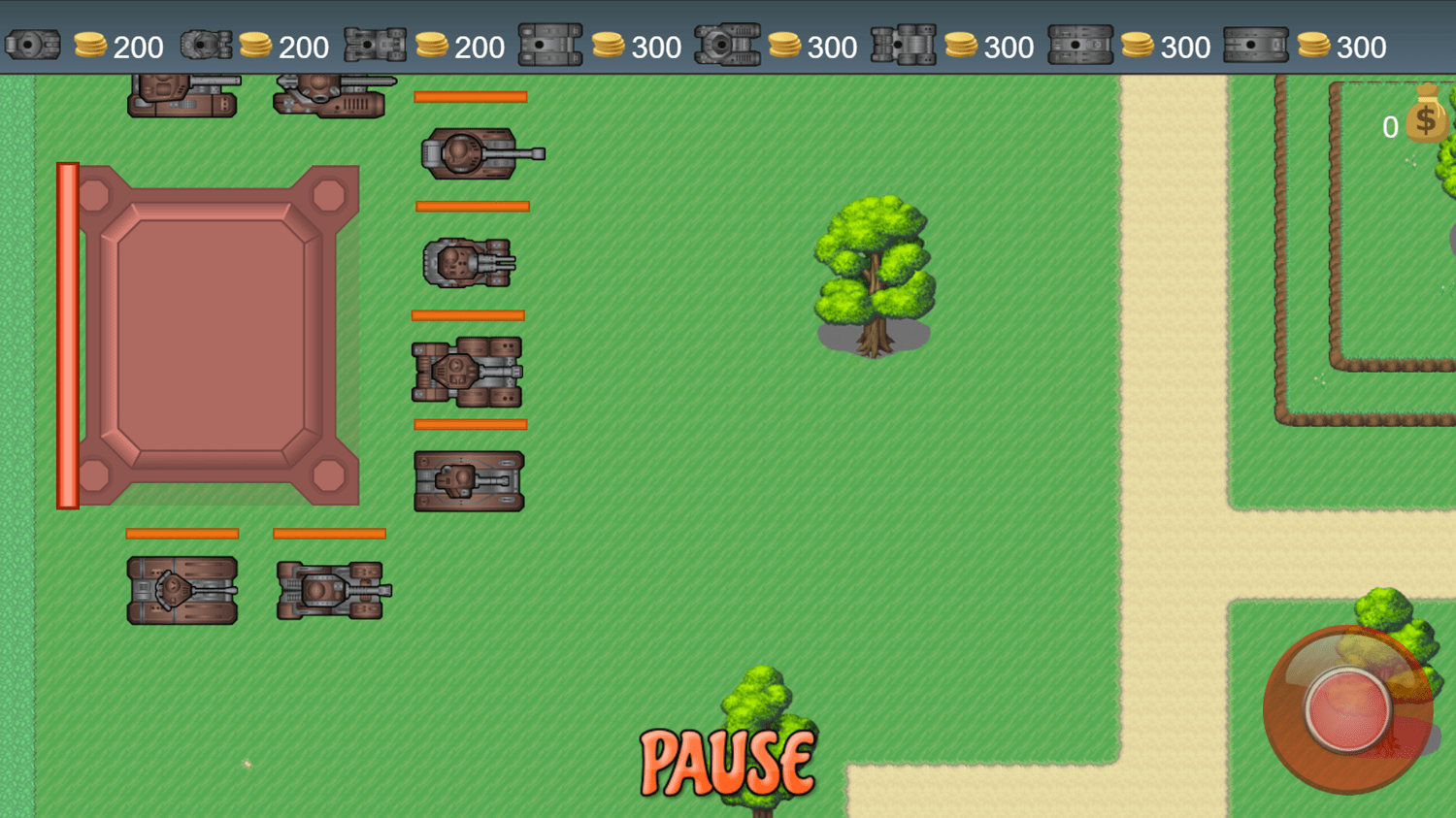Pick the sixth tank icon in the shop bar
The height and width of the screenshot is (818, 1456).
coord(907,42)
